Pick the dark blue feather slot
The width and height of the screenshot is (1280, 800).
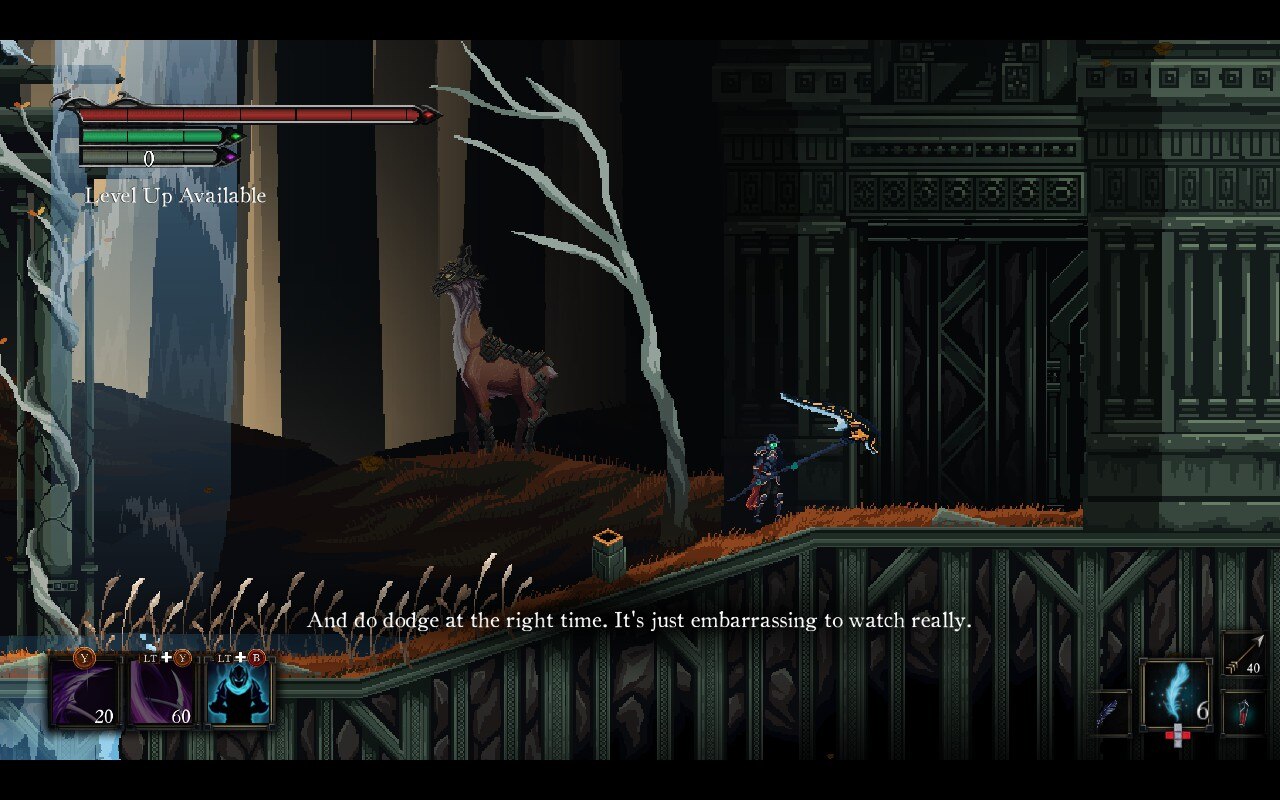tap(1110, 713)
